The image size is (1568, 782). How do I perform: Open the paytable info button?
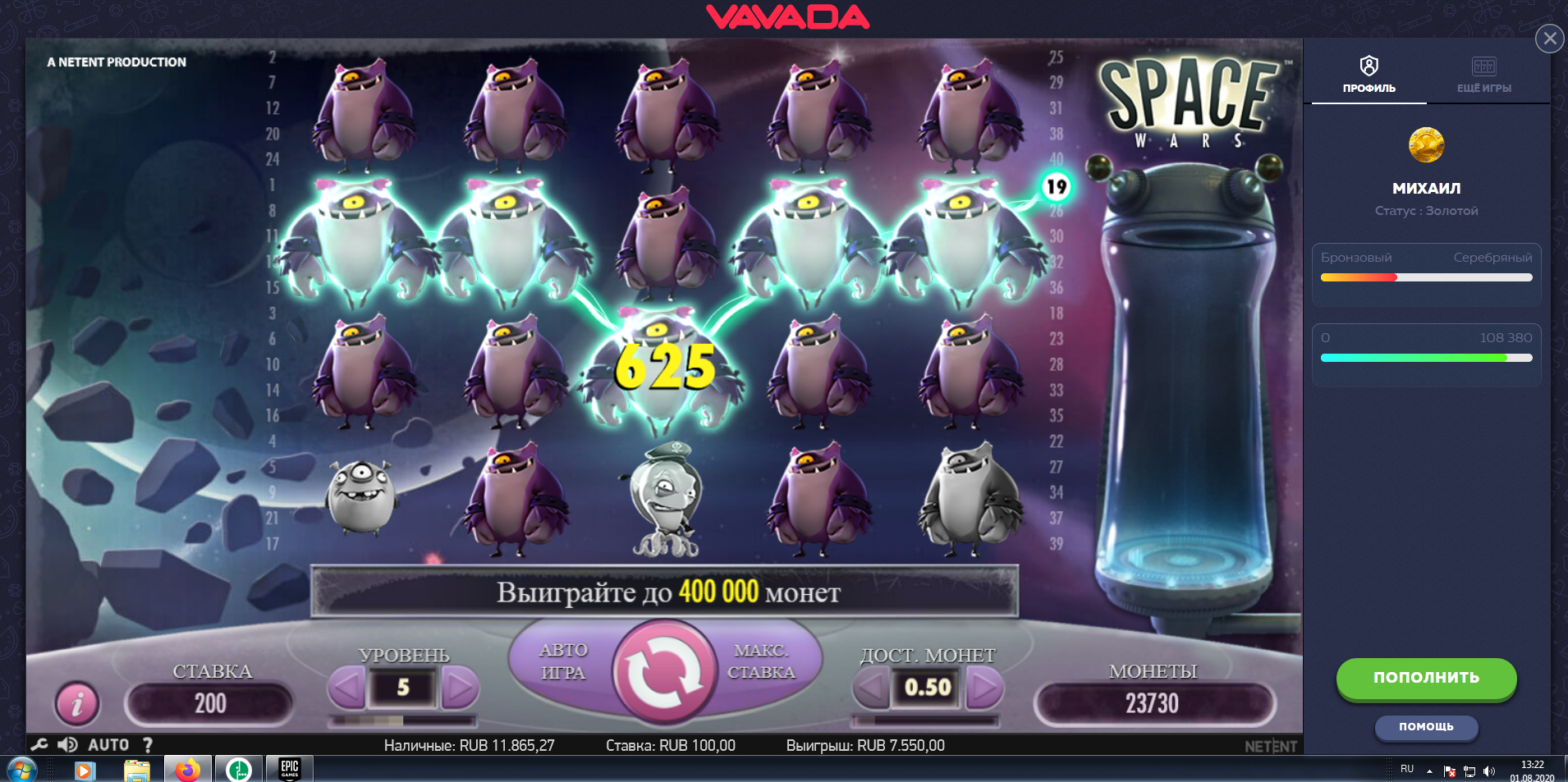point(77,703)
